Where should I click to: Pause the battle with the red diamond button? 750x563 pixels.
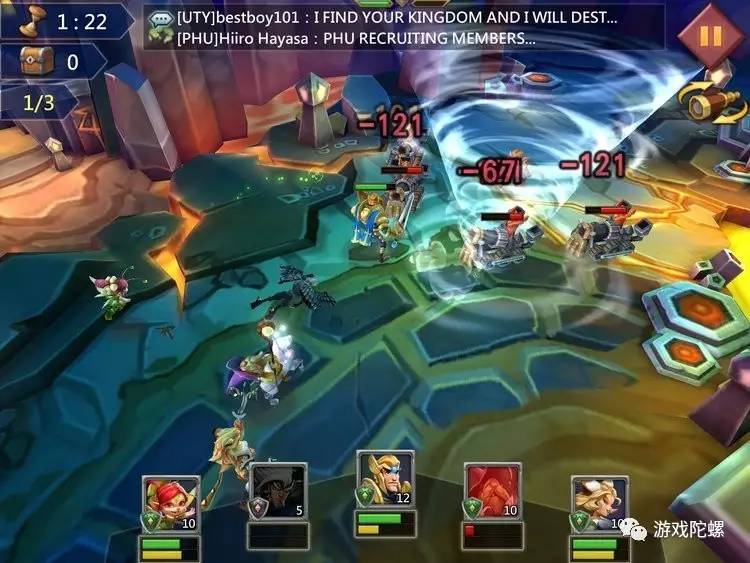click(710, 36)
